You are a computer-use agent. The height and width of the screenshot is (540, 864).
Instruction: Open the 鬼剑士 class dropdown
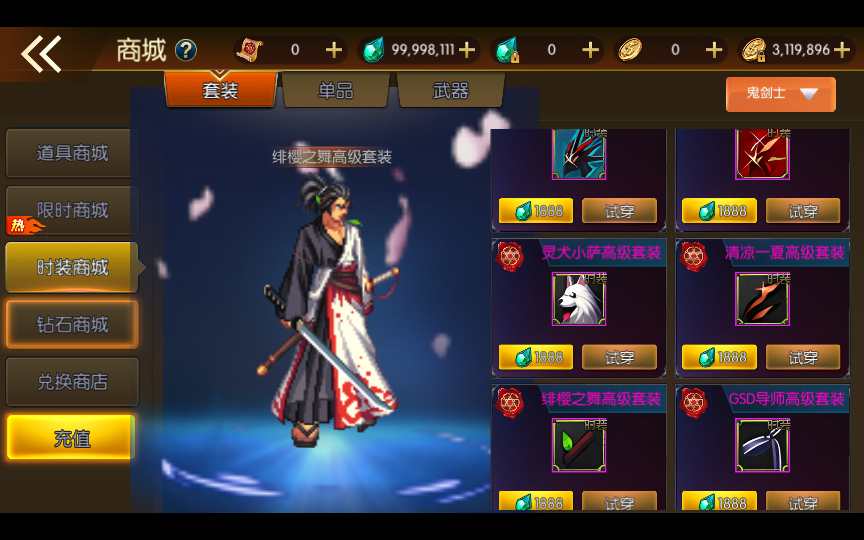(780, 94)
